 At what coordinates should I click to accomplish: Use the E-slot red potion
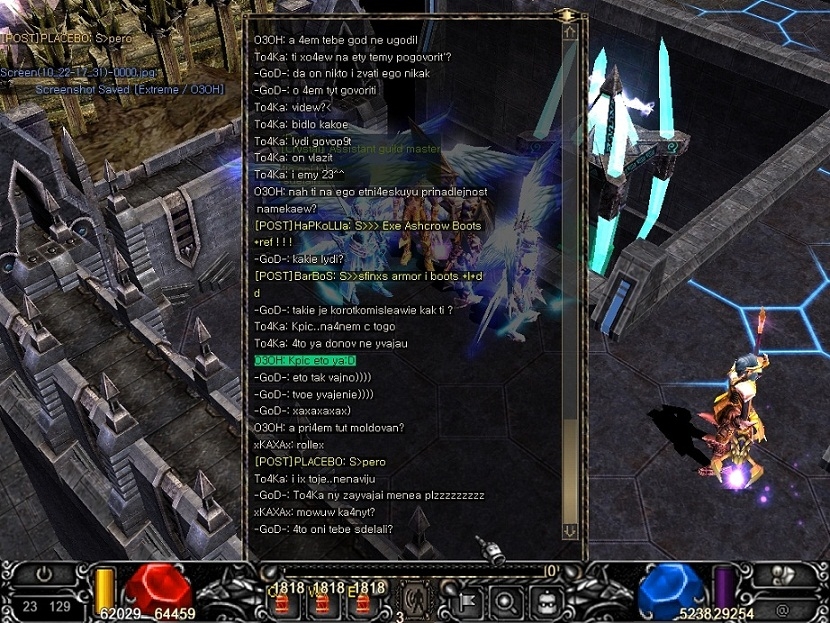(361, 602)
